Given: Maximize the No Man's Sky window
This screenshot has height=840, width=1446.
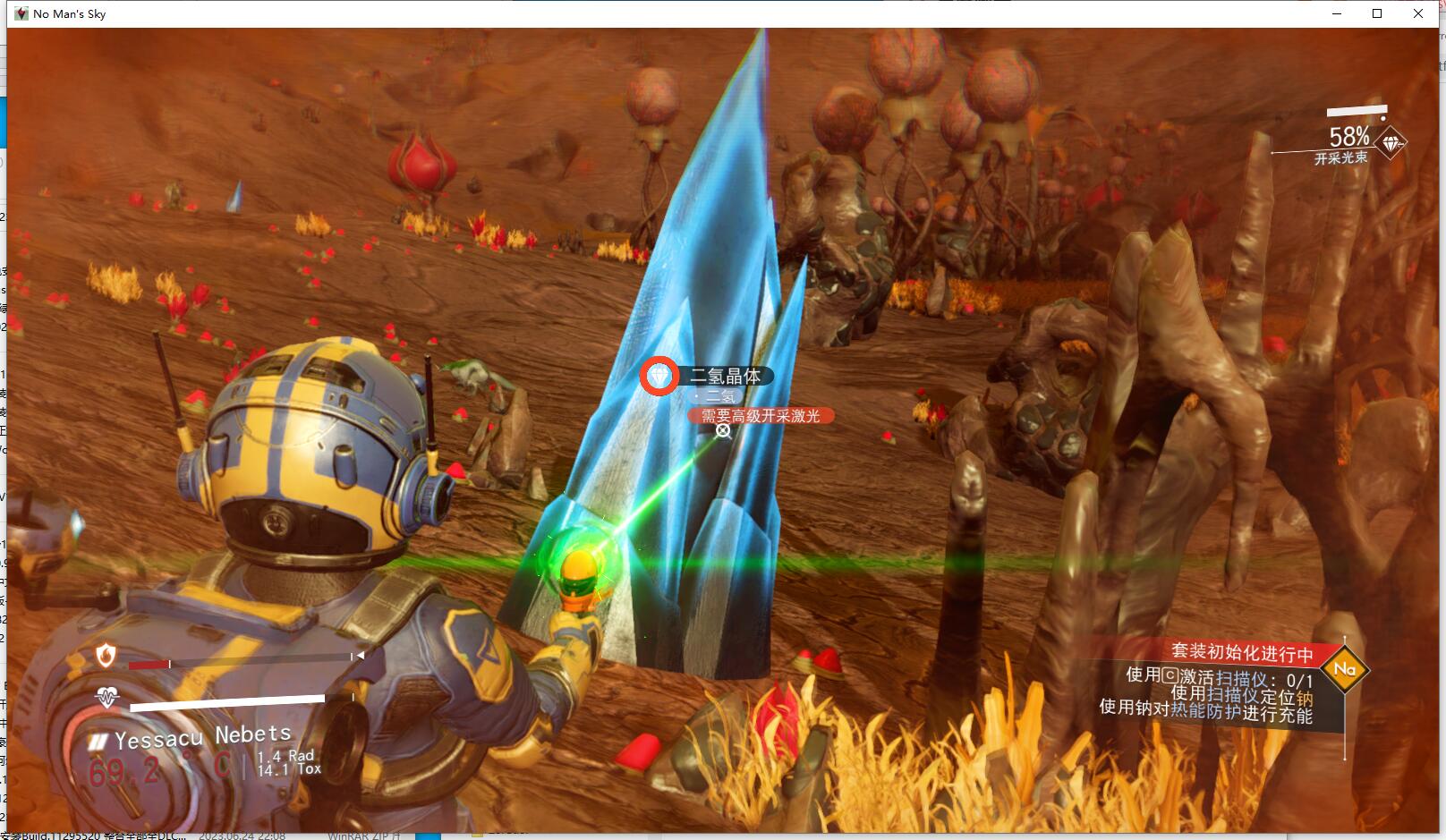Looking at the screenshot, I should (x=1377, y=13).
